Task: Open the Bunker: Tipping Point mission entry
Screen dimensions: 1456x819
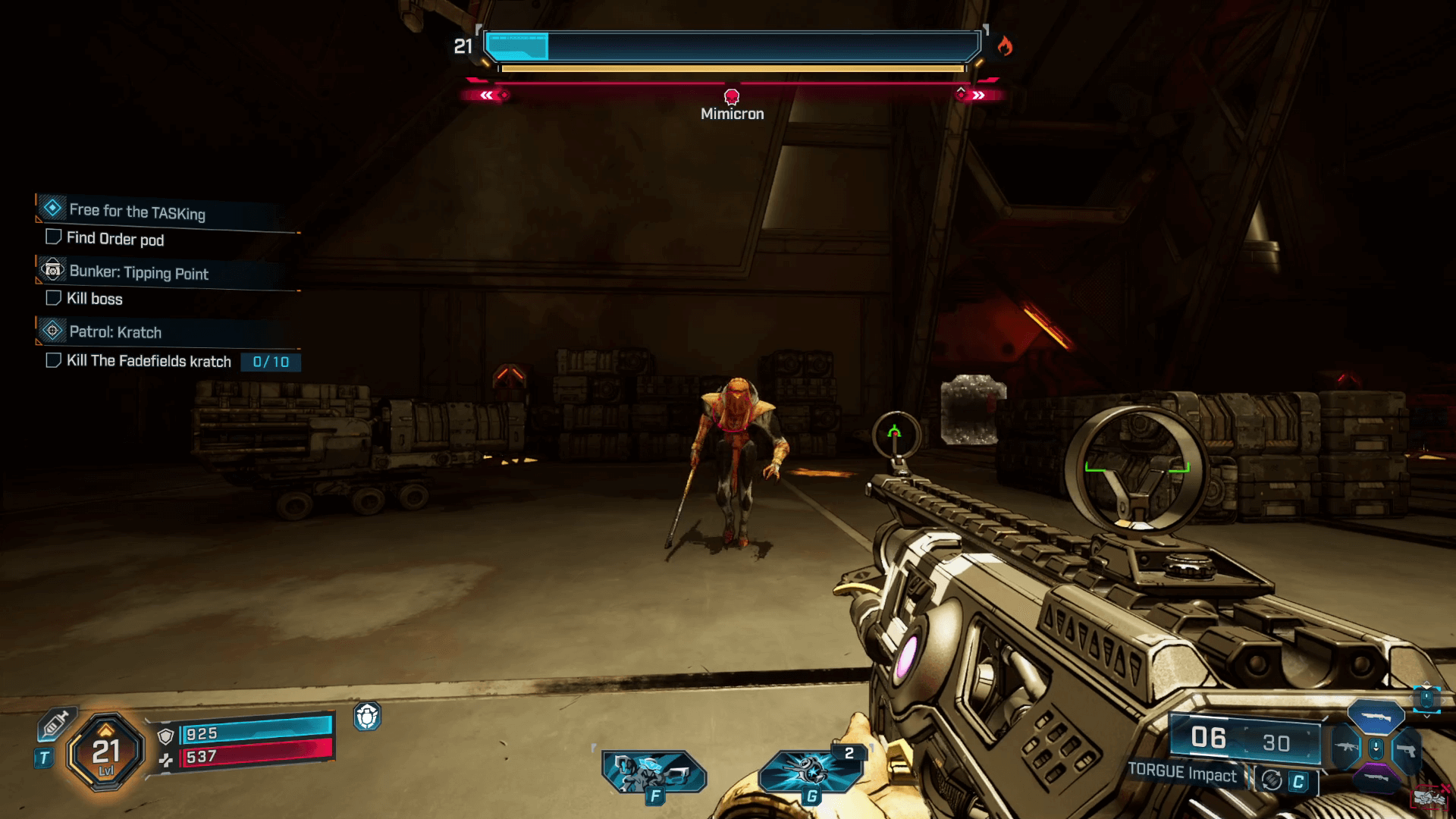Action: pyautogui.click(x=138, y=273)
